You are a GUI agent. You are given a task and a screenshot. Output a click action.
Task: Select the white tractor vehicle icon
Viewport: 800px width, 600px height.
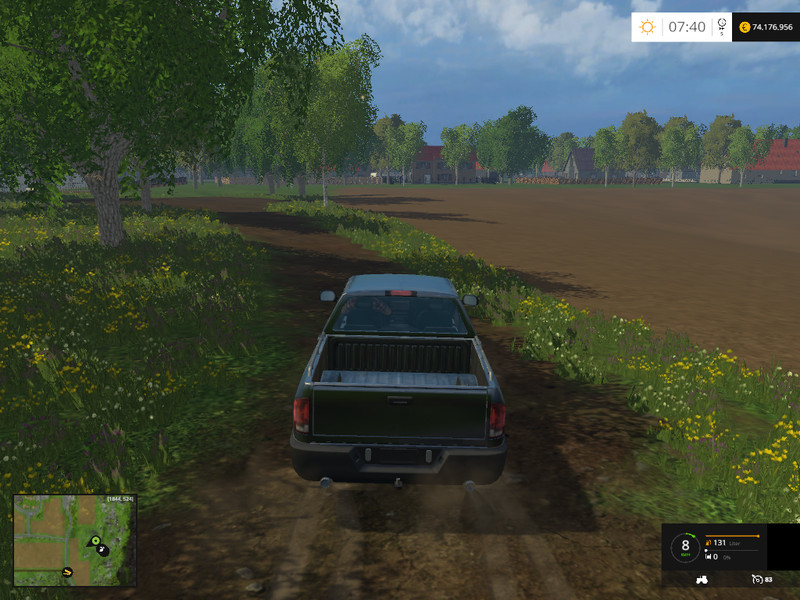point(700,579)
